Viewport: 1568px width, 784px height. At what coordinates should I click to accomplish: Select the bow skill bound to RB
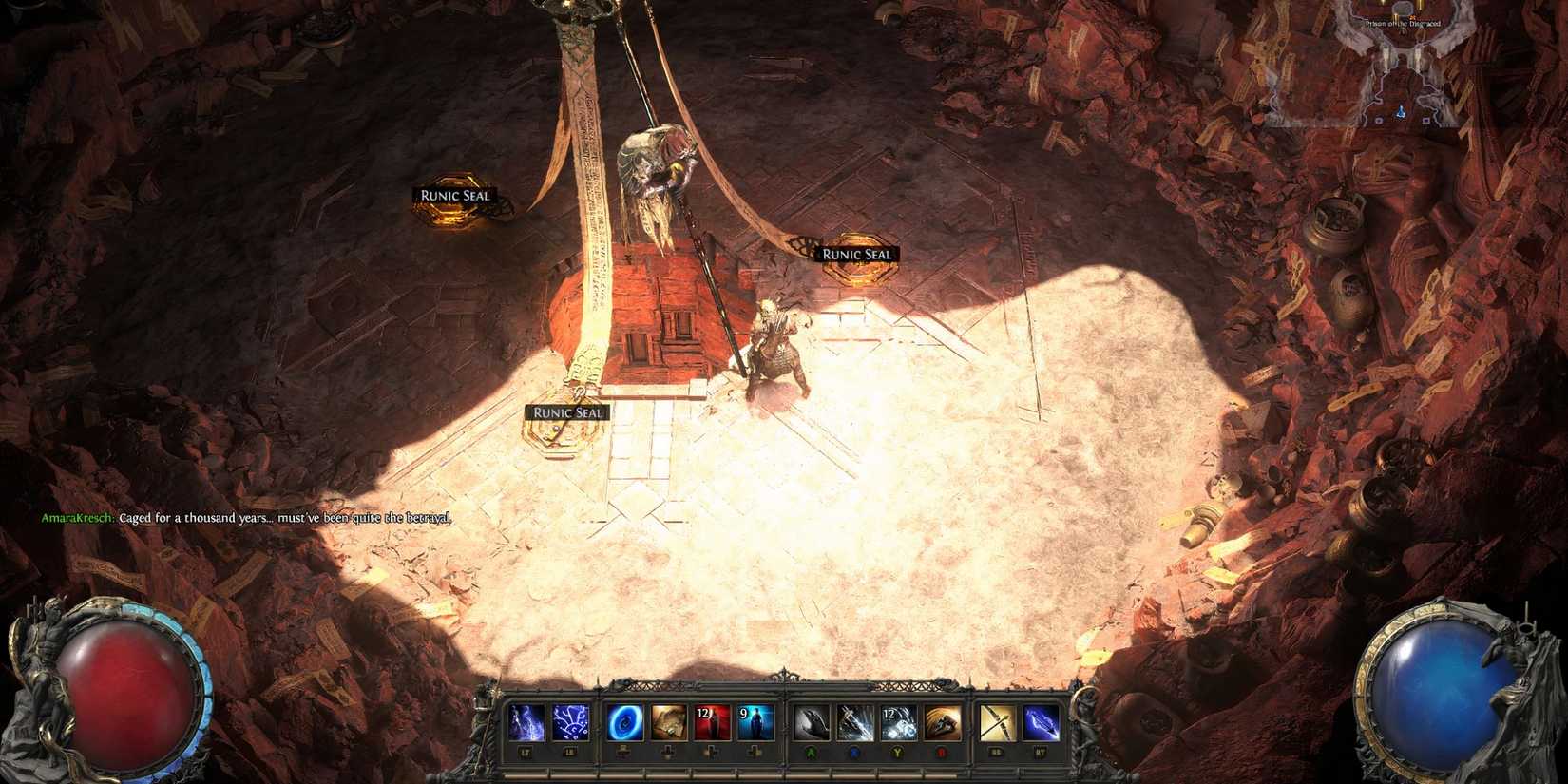(x=997, y=722)
